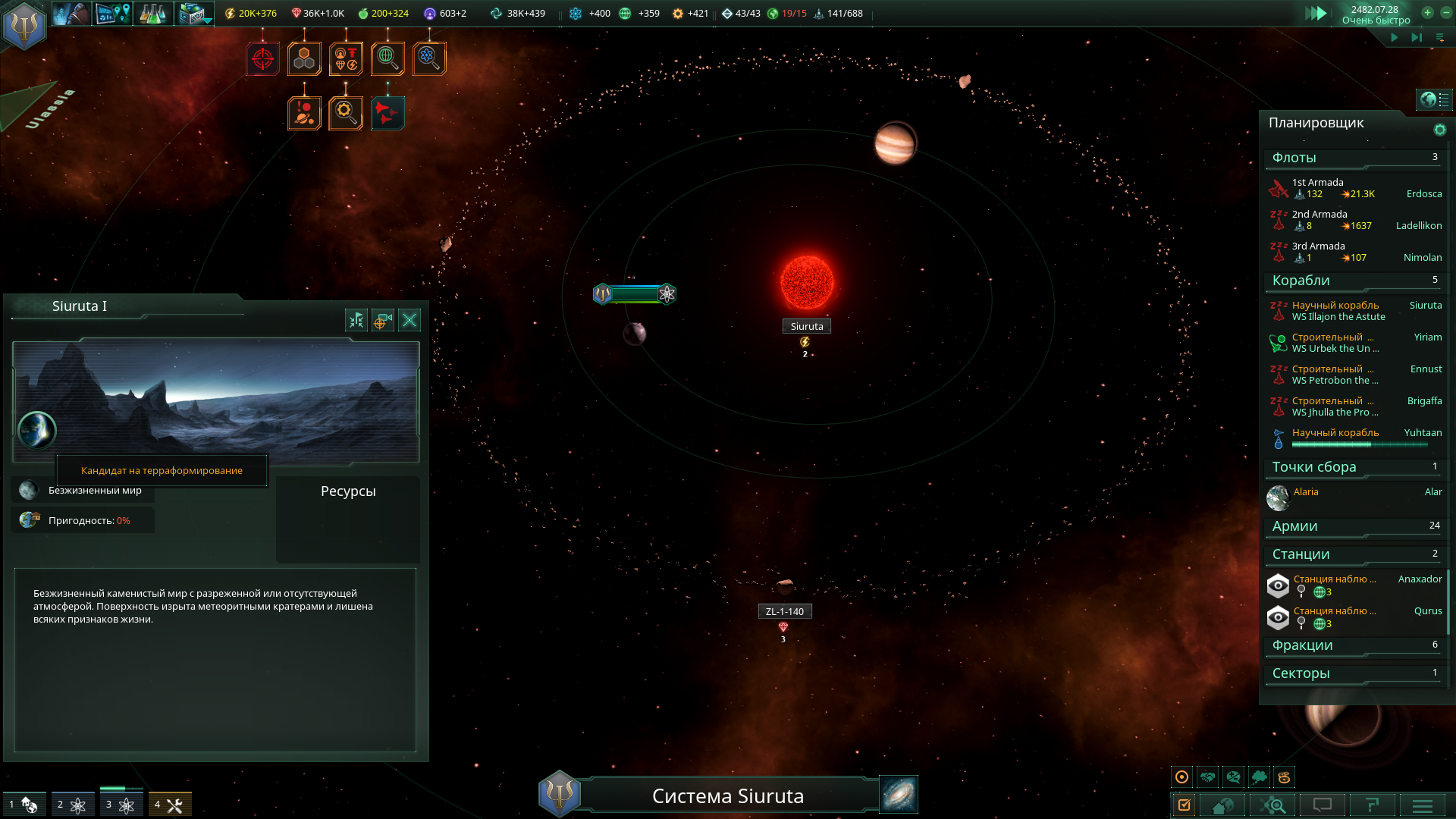Switch to galaxy map via spiral icon
This screenshot has height=819, width=1456.
(899, 794)
